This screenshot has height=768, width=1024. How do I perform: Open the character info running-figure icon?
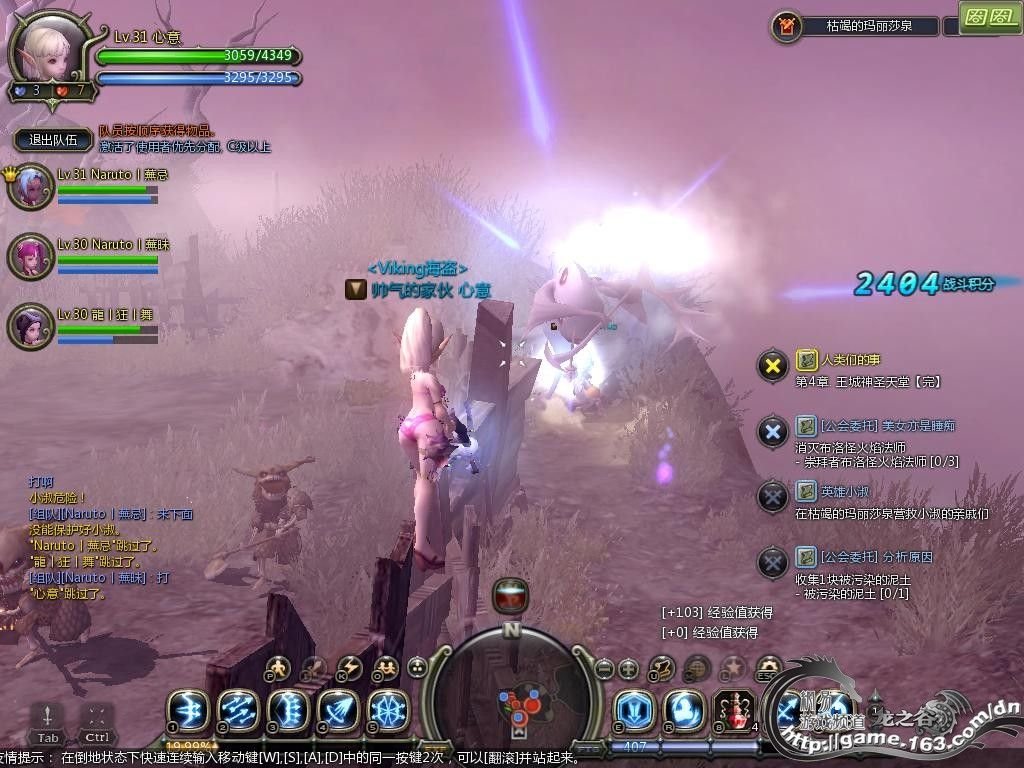279,667
